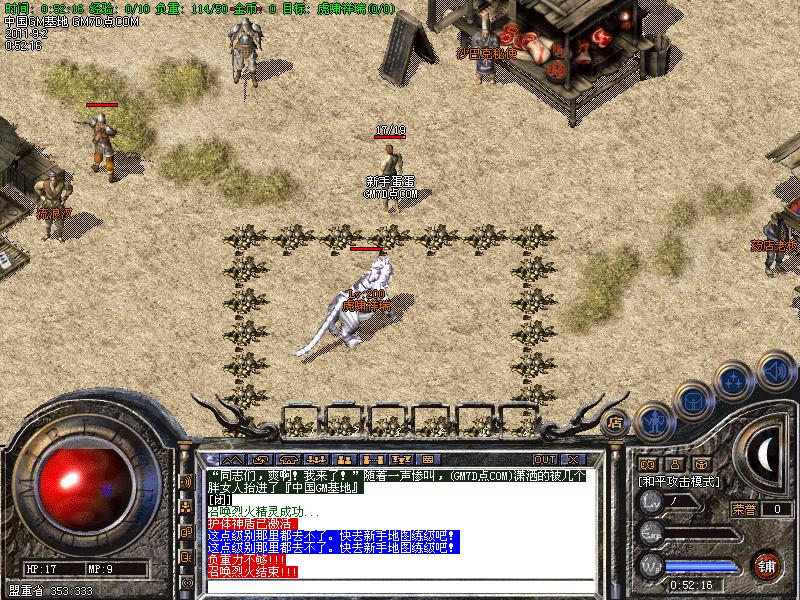Close the game with the X button
800x600 pixels.
tap(573, 460)
